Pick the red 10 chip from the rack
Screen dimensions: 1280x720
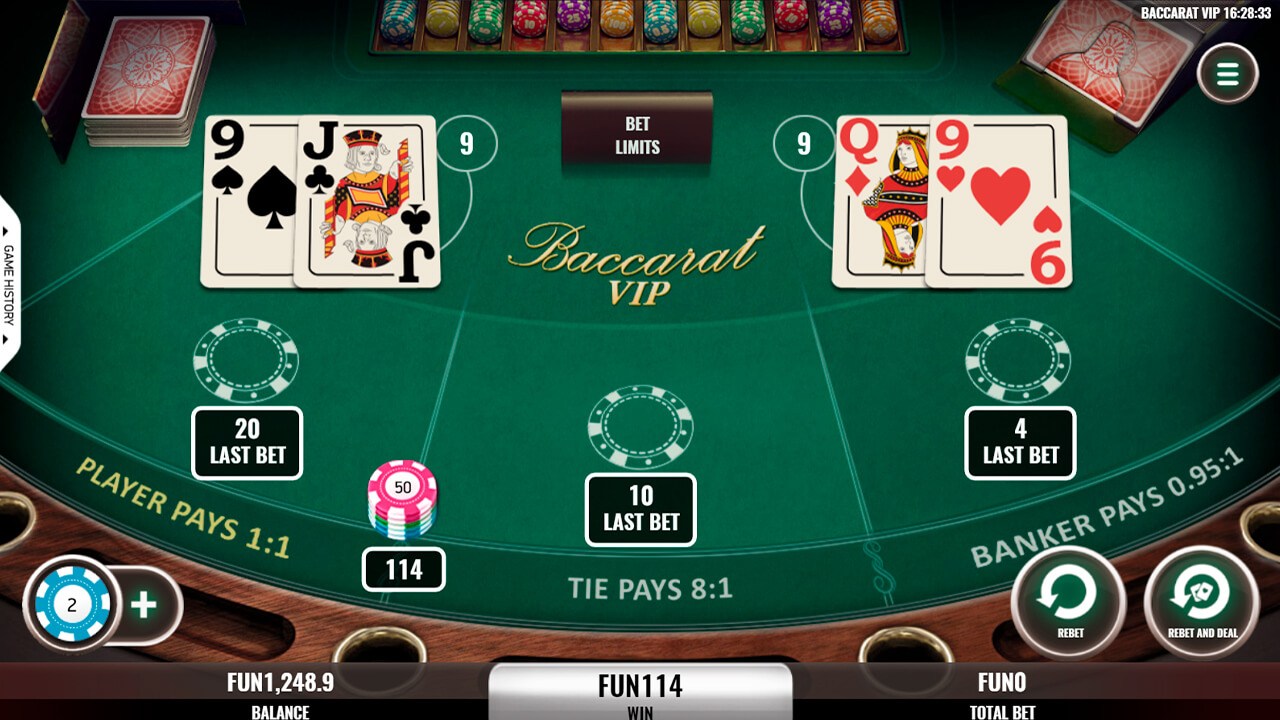pyautogui.click(x=527, y=25)
